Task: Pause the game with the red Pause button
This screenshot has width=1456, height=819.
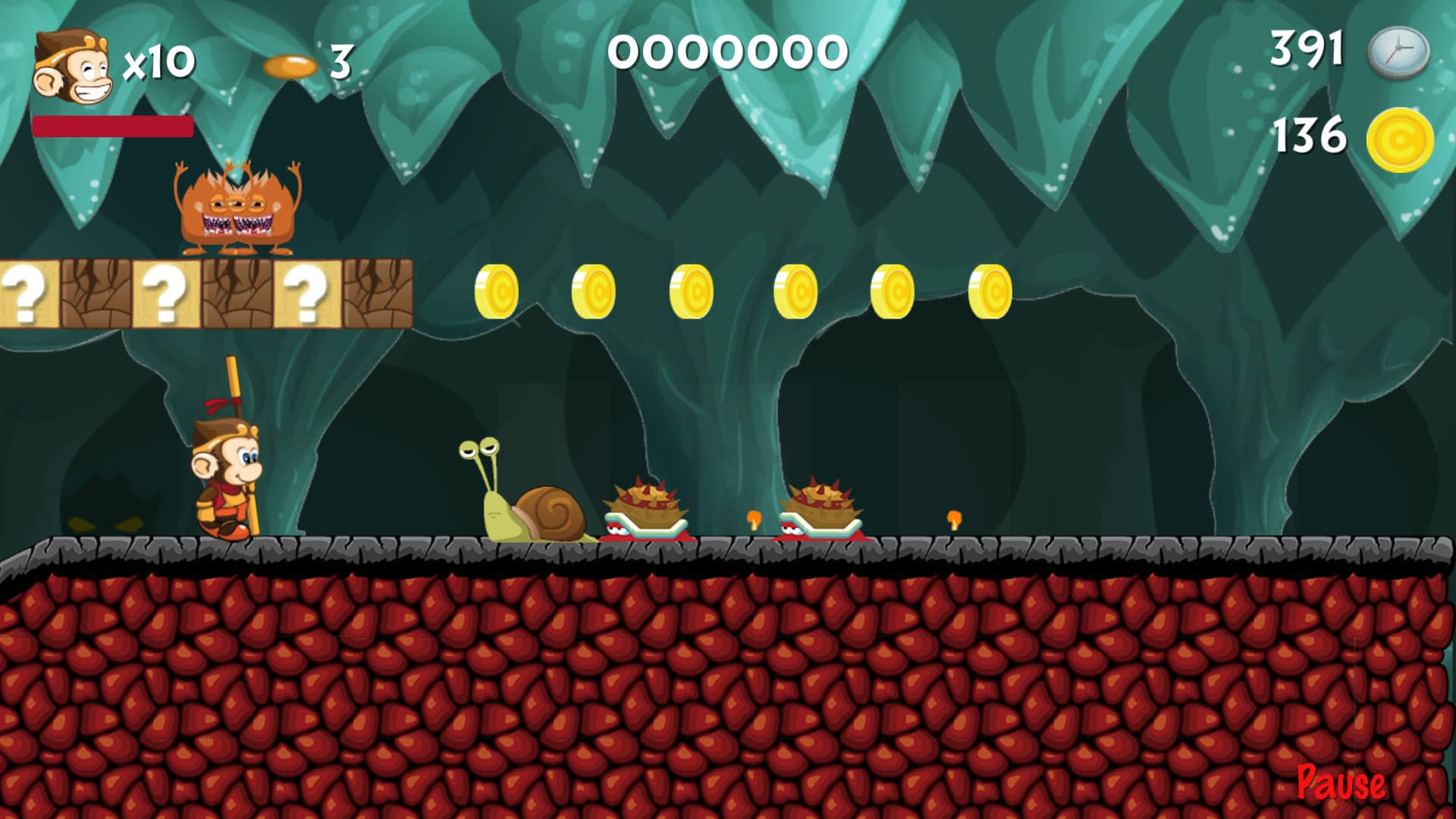Action: 1340,783
